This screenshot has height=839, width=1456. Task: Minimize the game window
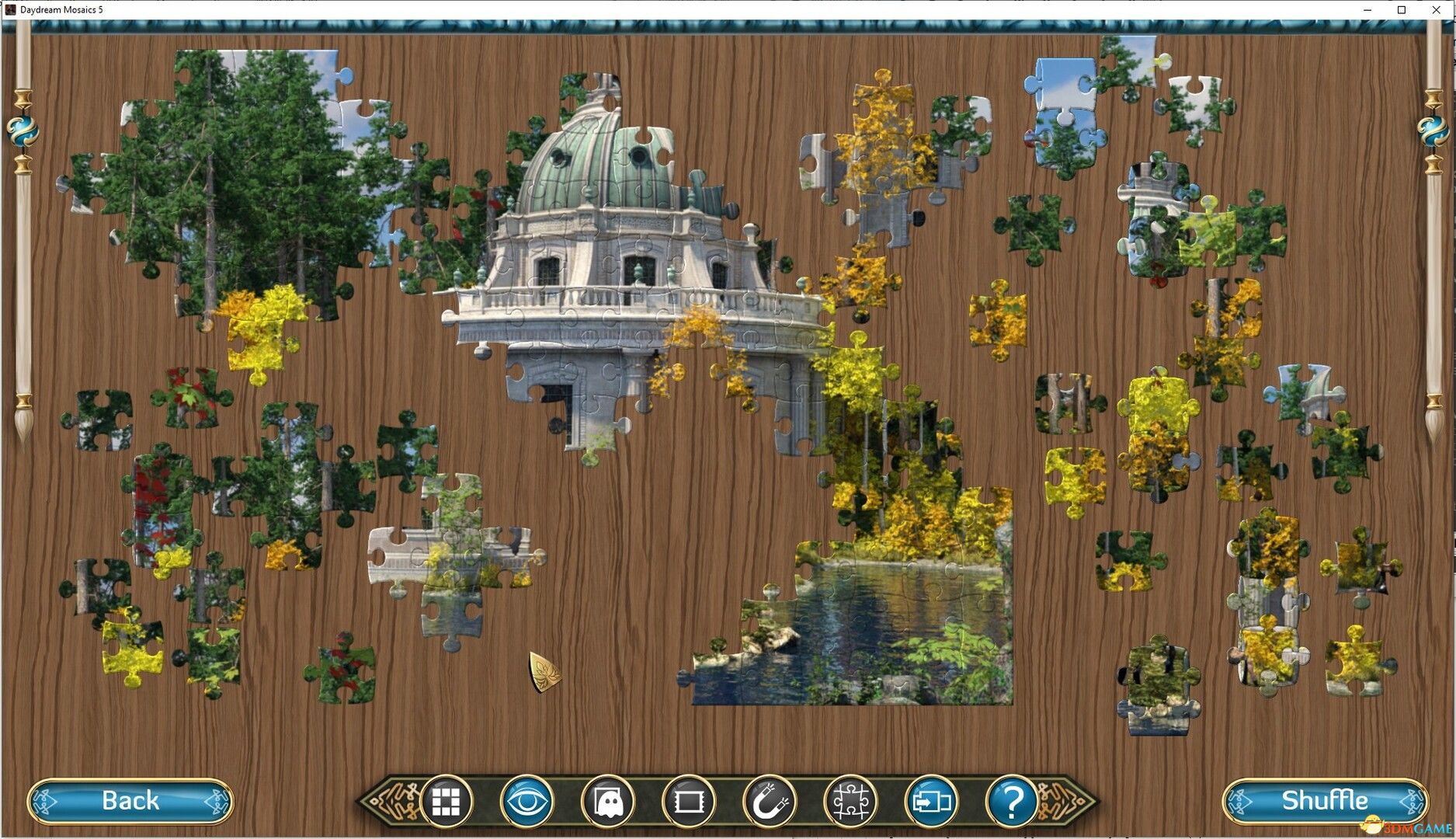pyautogui.click(x=1366, y=9)
